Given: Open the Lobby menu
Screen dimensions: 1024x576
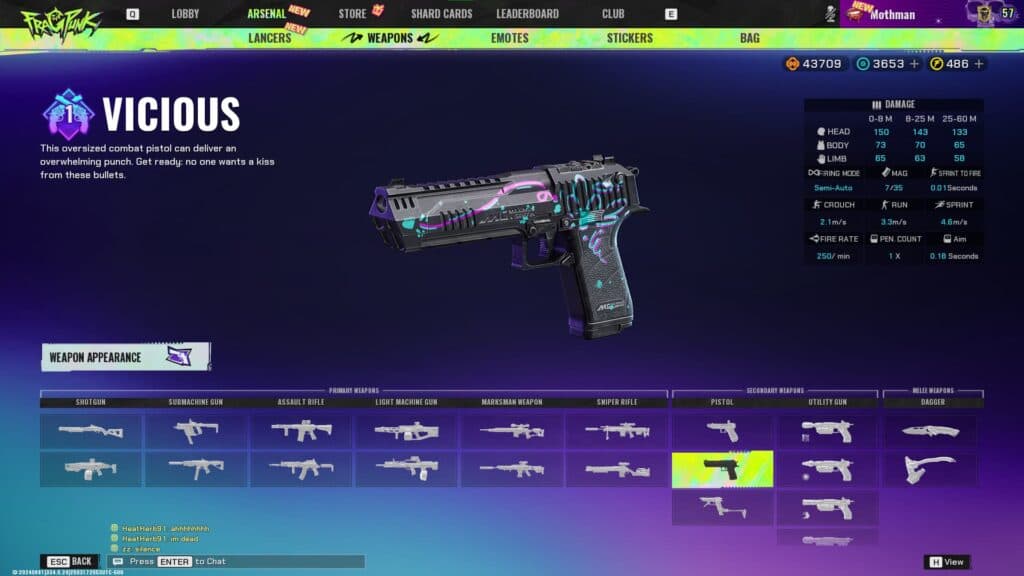Looking at the screenshot, I should click(185, 14).
